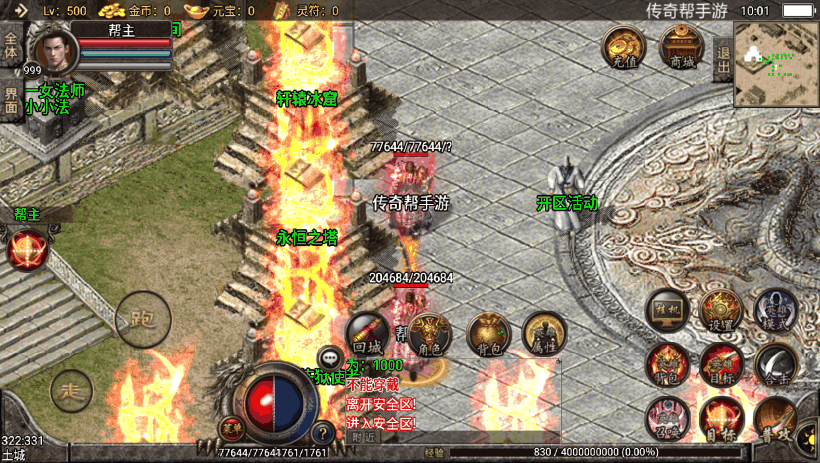Show the 英雄属性 hero attributes
This screenshot has height=463, width=820.
545,334
